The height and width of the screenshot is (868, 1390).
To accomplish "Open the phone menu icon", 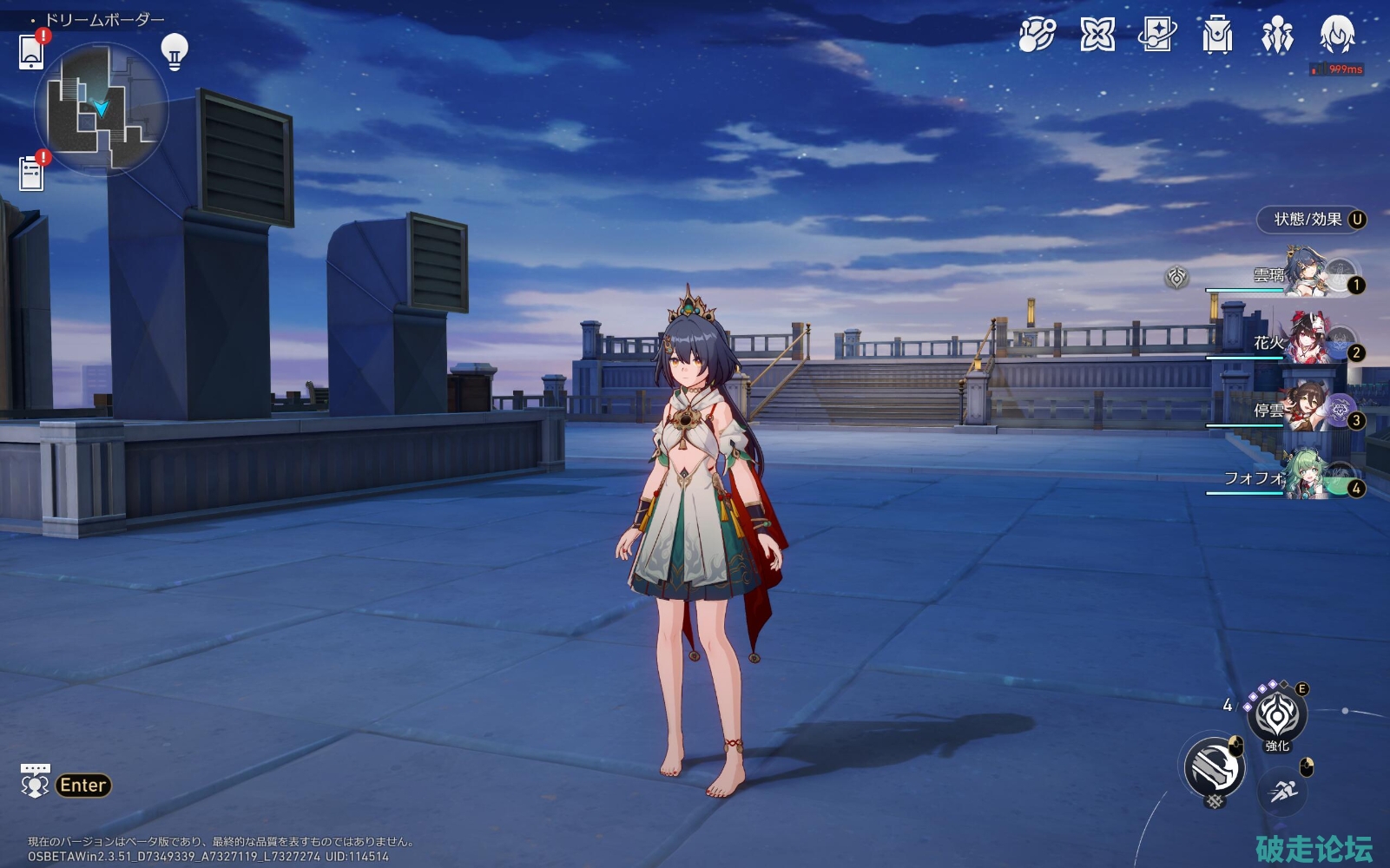I will click(31, 51).
